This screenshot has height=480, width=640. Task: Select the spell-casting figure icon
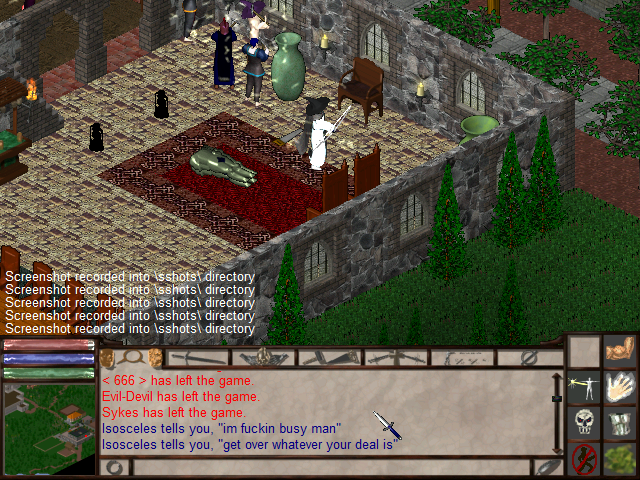[x=584, y=387]
